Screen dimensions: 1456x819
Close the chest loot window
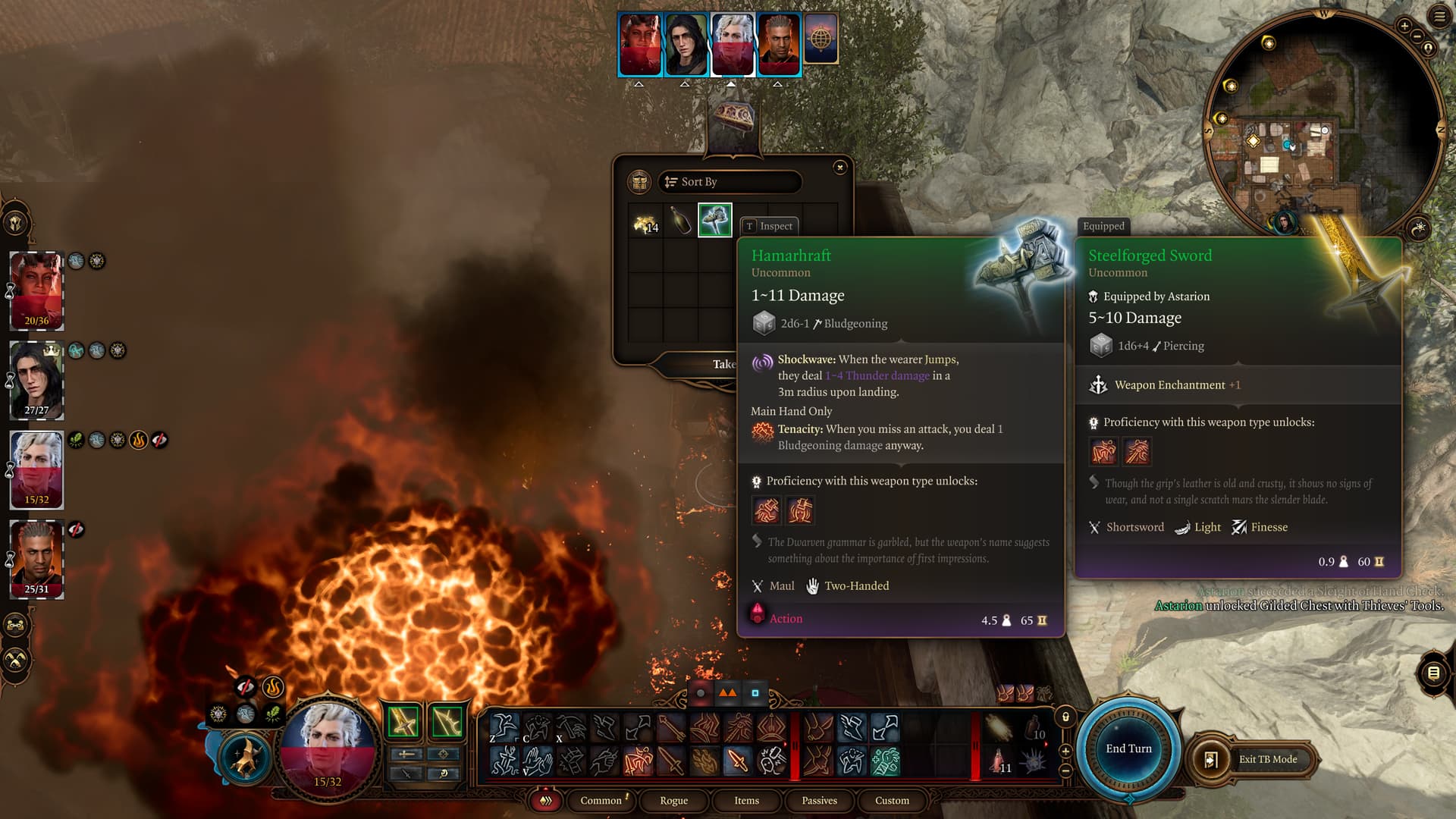point(839,168)
